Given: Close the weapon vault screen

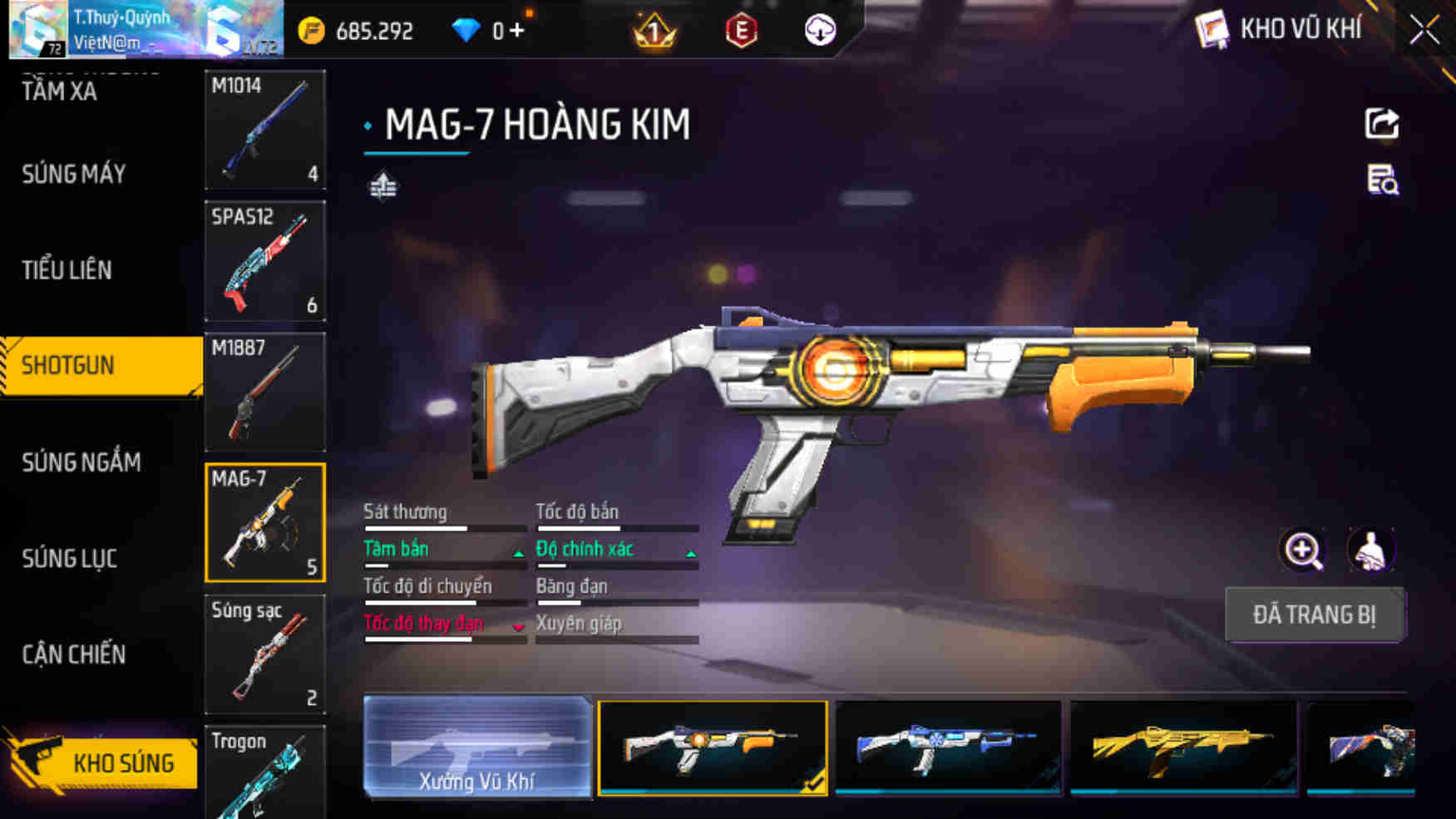Looking at the screenshot, I should point(1424,31).
